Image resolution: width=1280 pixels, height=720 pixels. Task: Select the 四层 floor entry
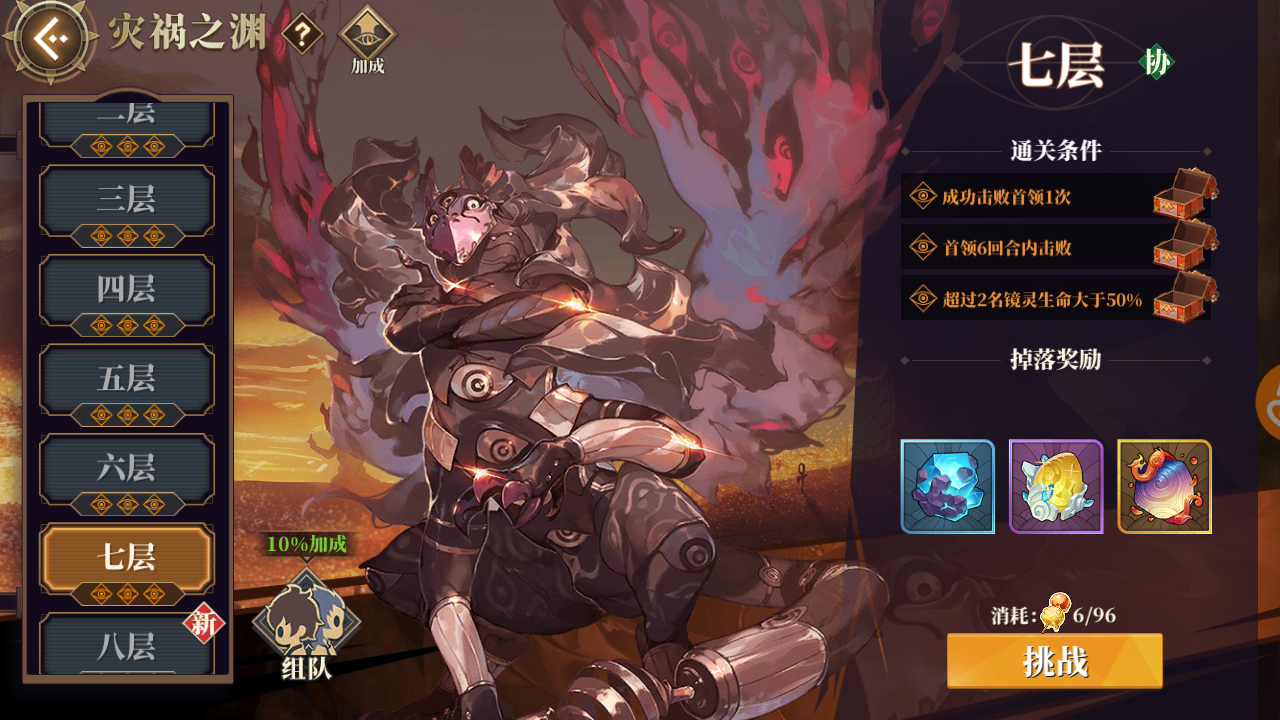(126, 289)
